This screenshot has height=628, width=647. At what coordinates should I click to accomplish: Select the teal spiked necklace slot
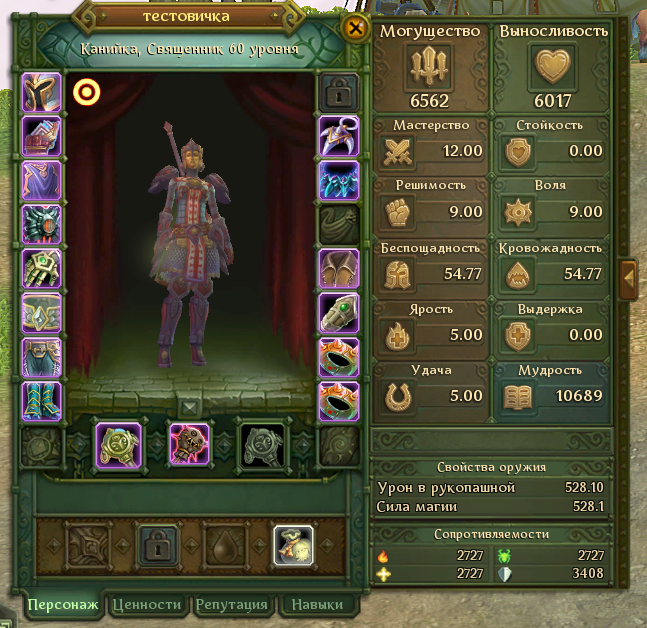(x=338, y=181)
